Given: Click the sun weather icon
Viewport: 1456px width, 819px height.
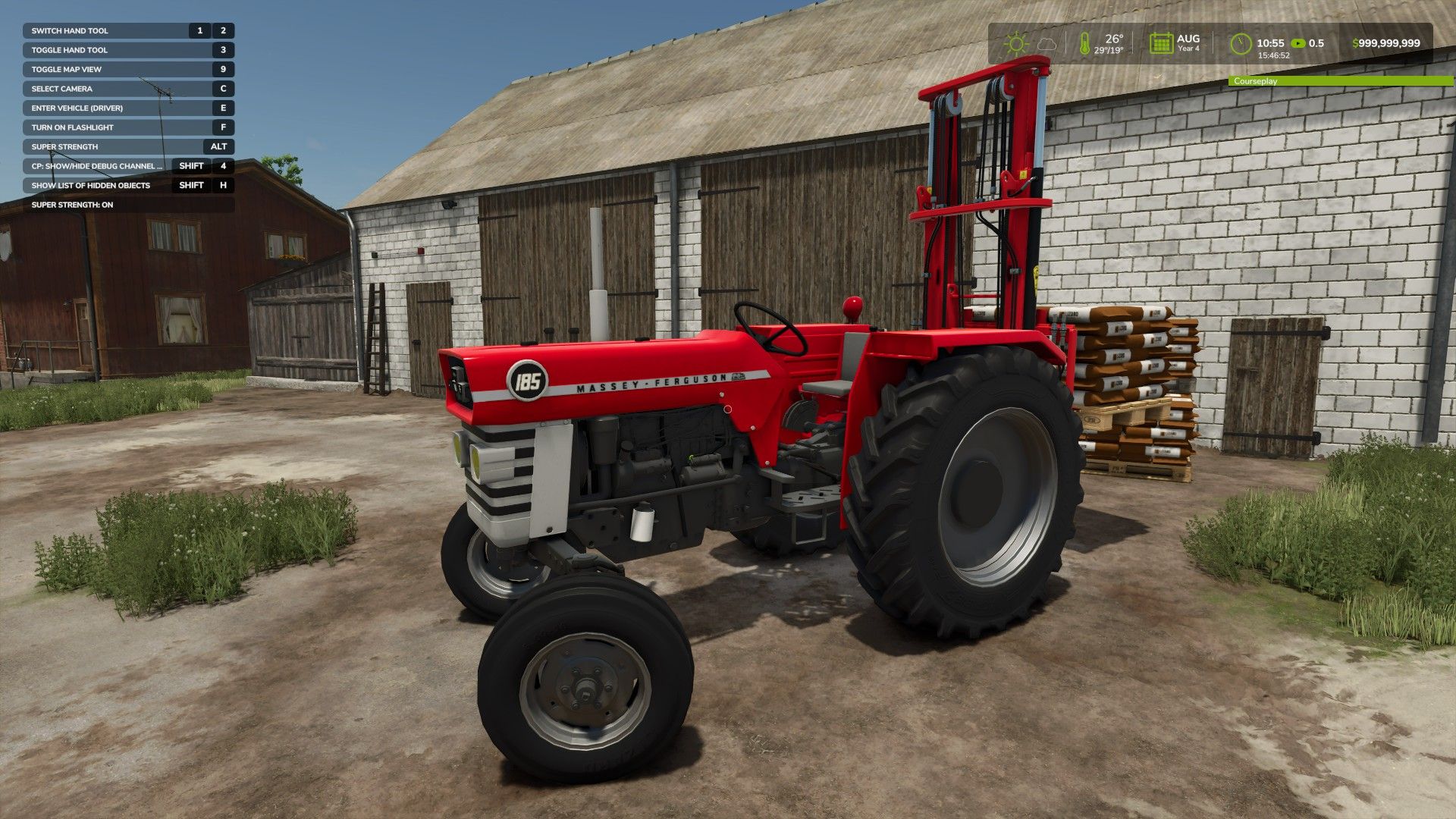Looking at the screenshot, I should tap(1015, 43).
